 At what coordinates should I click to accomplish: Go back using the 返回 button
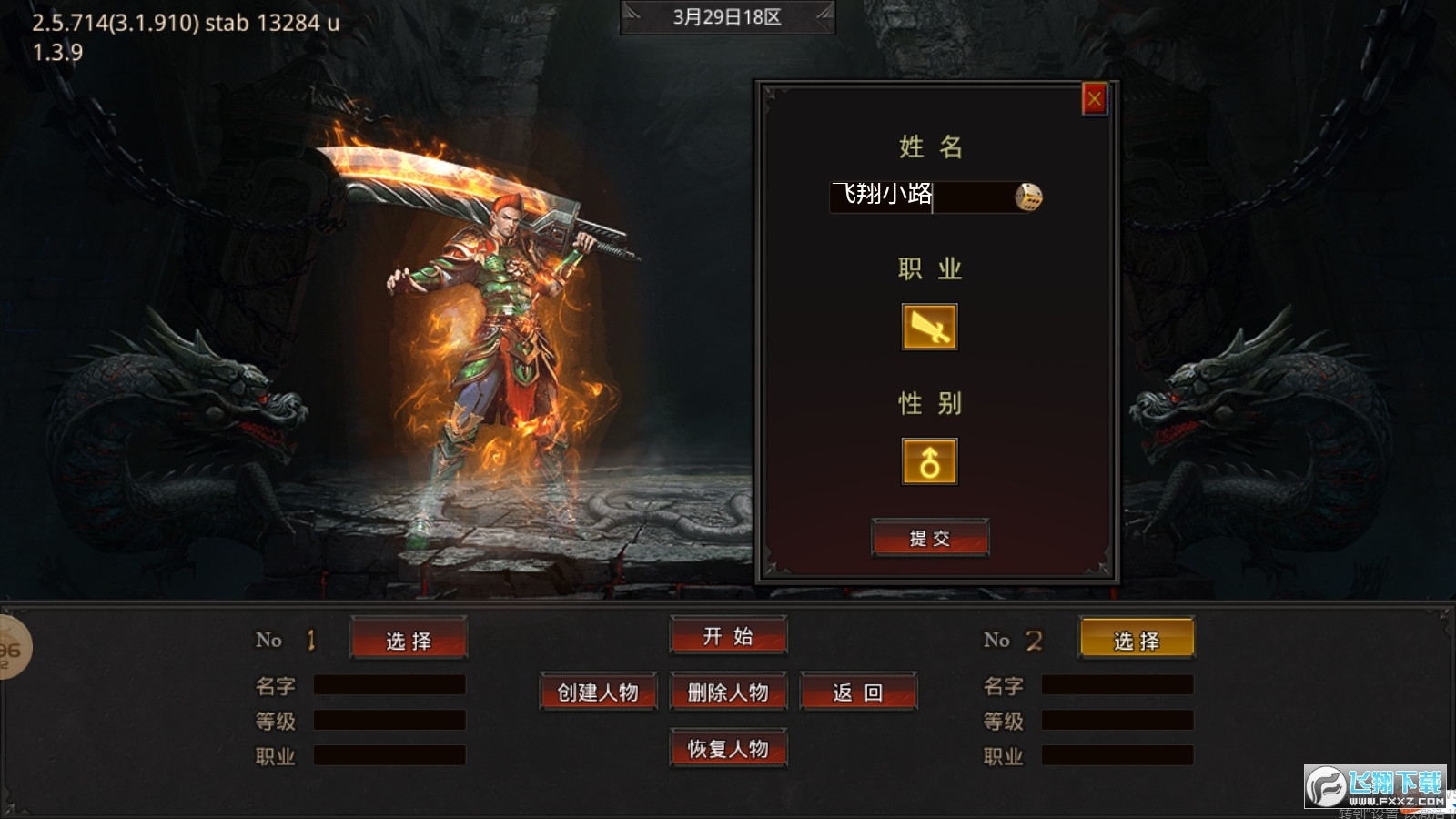pyautogui.click(x=858, y=693)
